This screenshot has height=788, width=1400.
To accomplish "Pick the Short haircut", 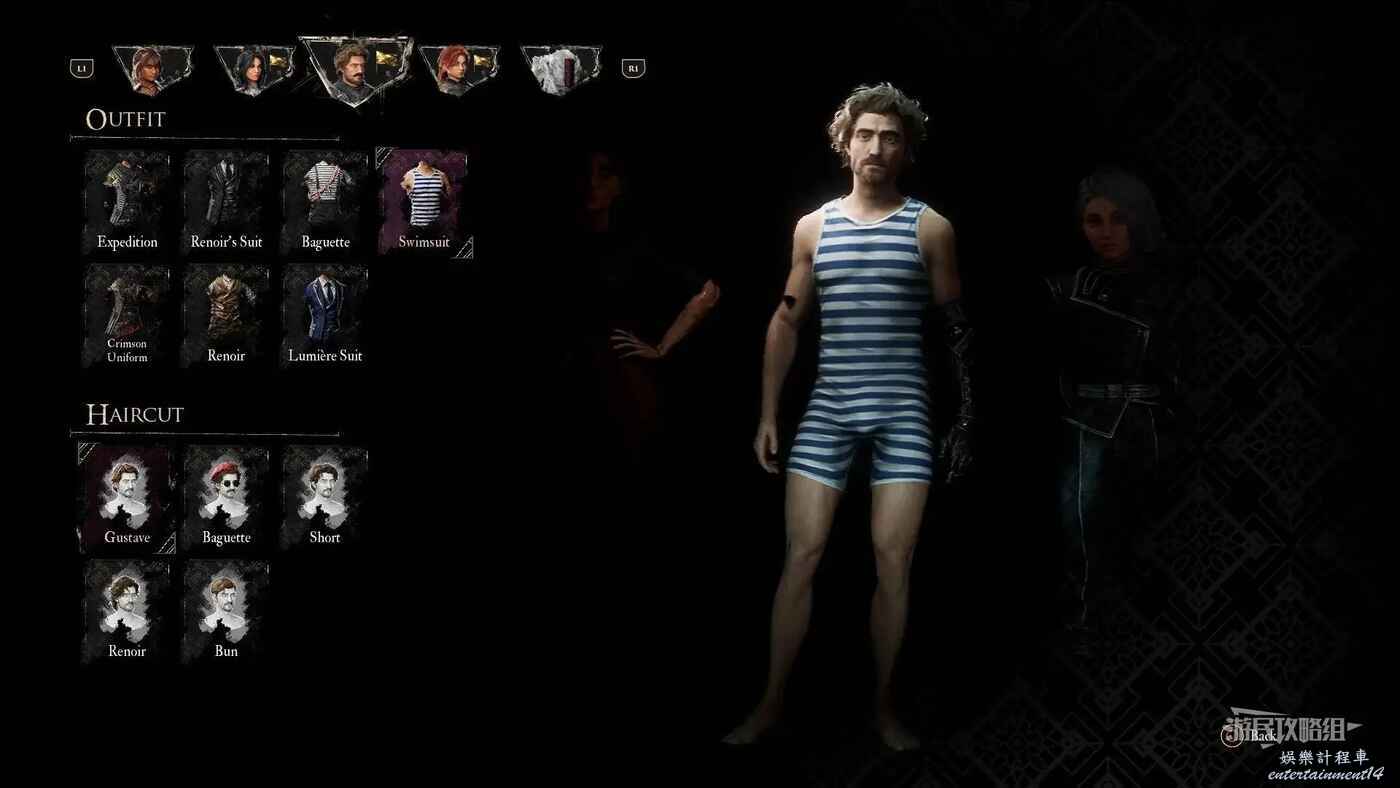I will 325,499.
